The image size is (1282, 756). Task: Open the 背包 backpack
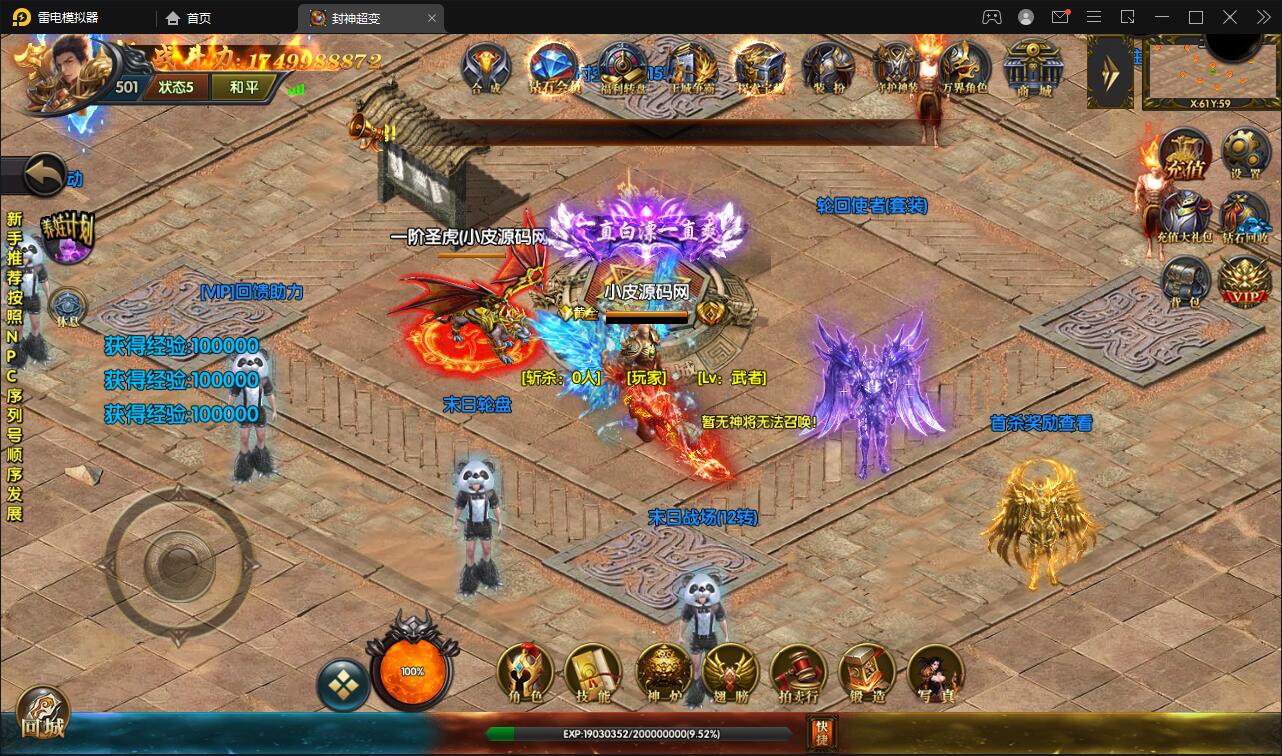point(1184,282)
